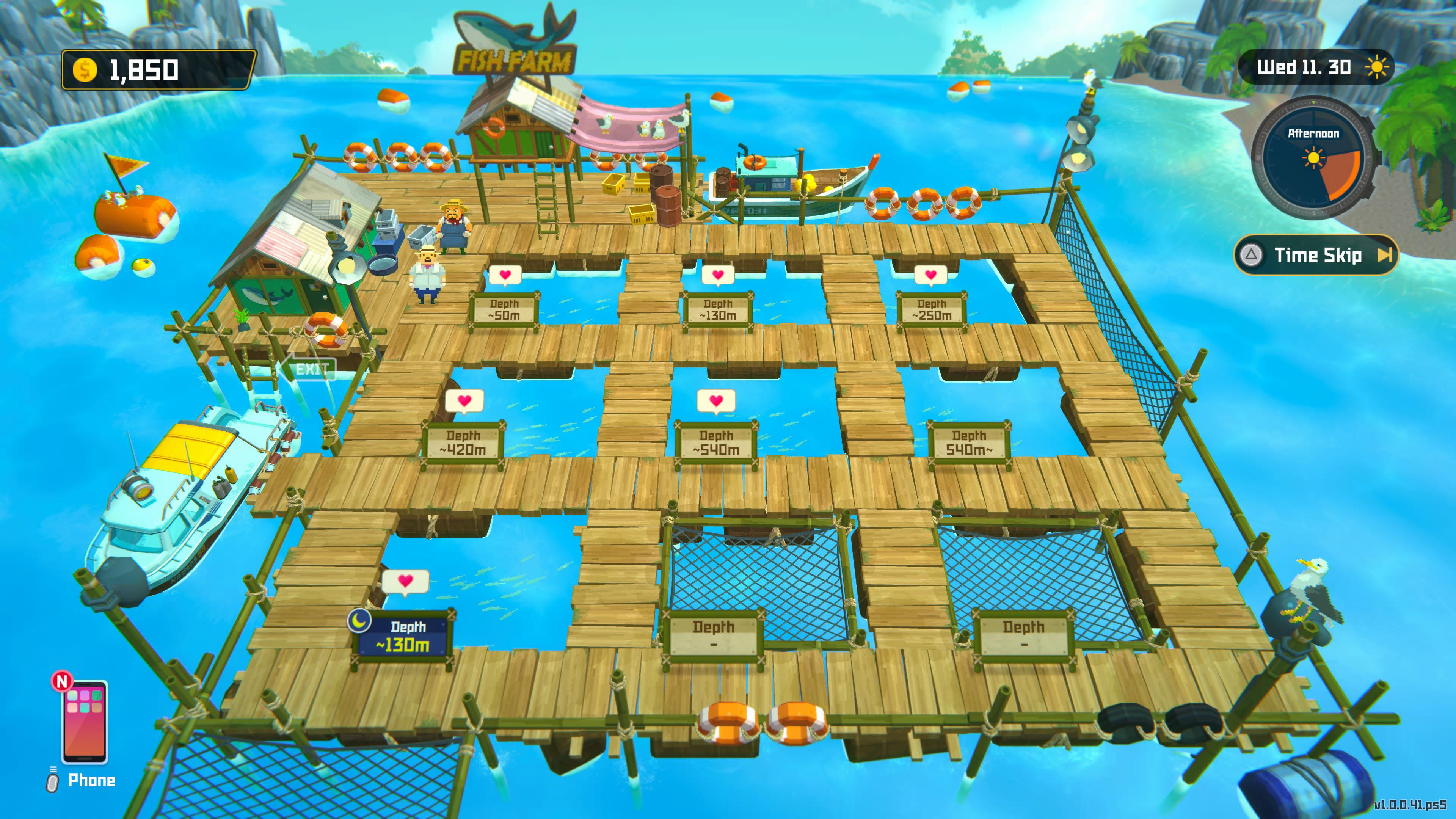
Task: Pick the ~540m depth pen sign
Action: [716, 443]
